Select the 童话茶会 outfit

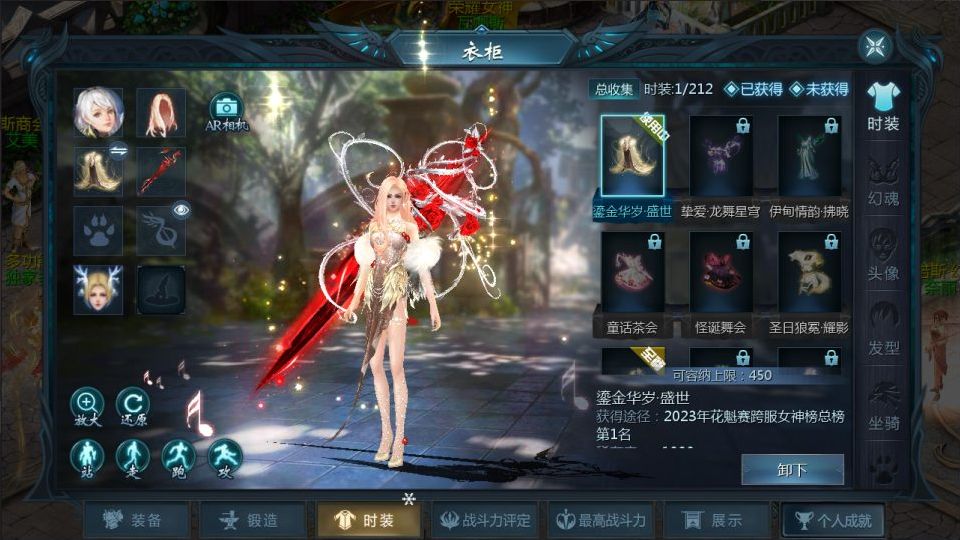click(632, 273)
